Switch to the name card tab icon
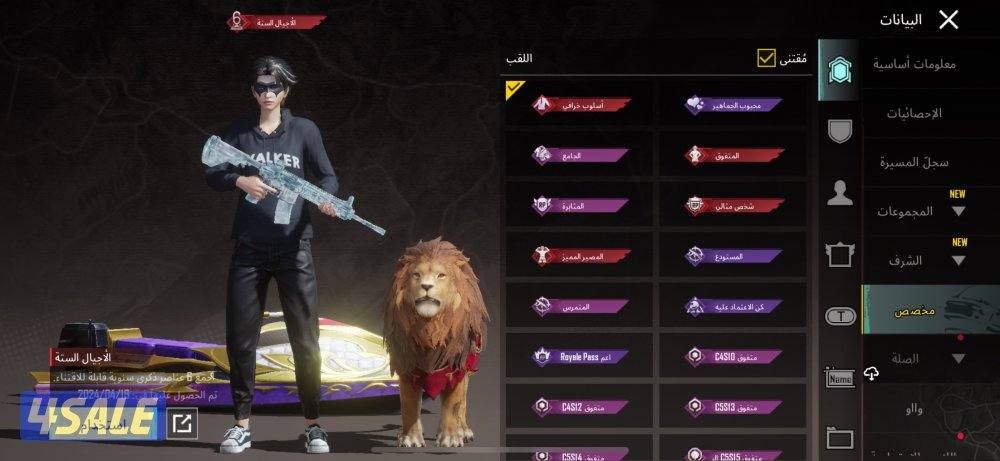 tap(840, 377)
